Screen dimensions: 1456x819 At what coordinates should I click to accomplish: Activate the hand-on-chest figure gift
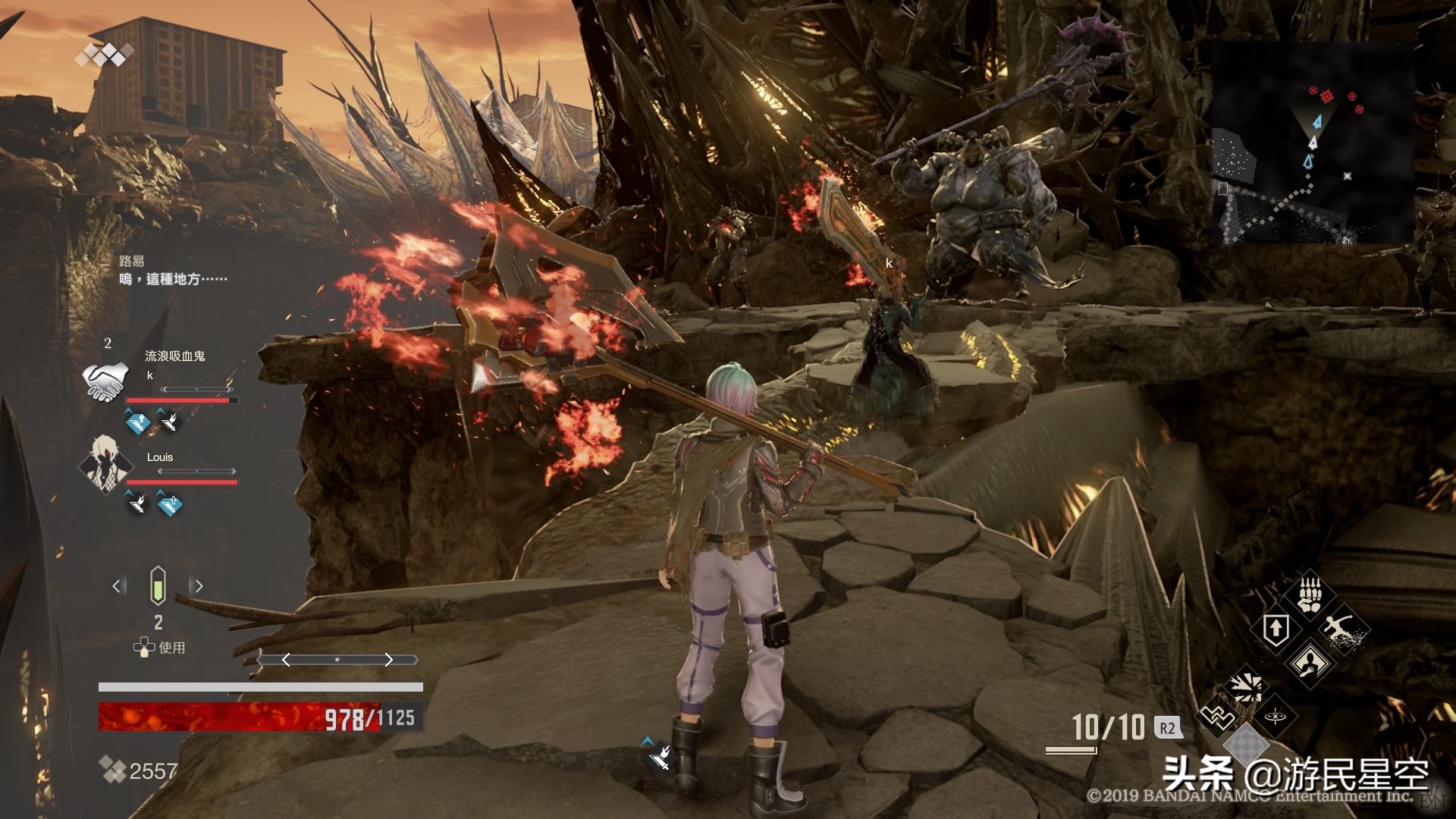(x=1310, y=662)
